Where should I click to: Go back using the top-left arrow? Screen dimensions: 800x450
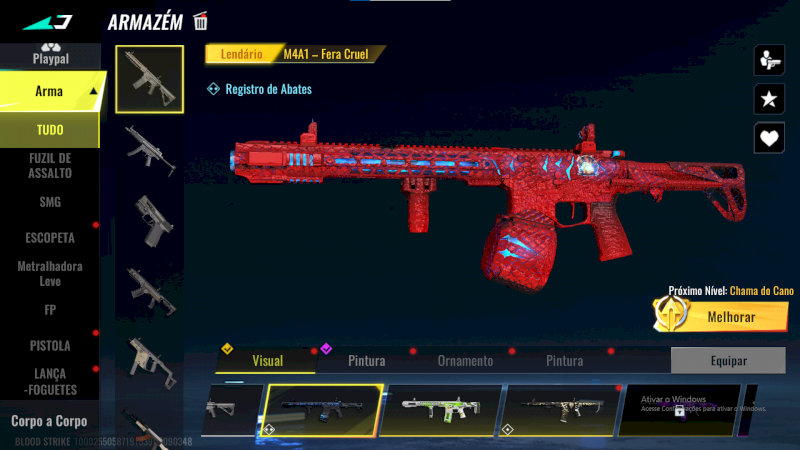(46, 21)
